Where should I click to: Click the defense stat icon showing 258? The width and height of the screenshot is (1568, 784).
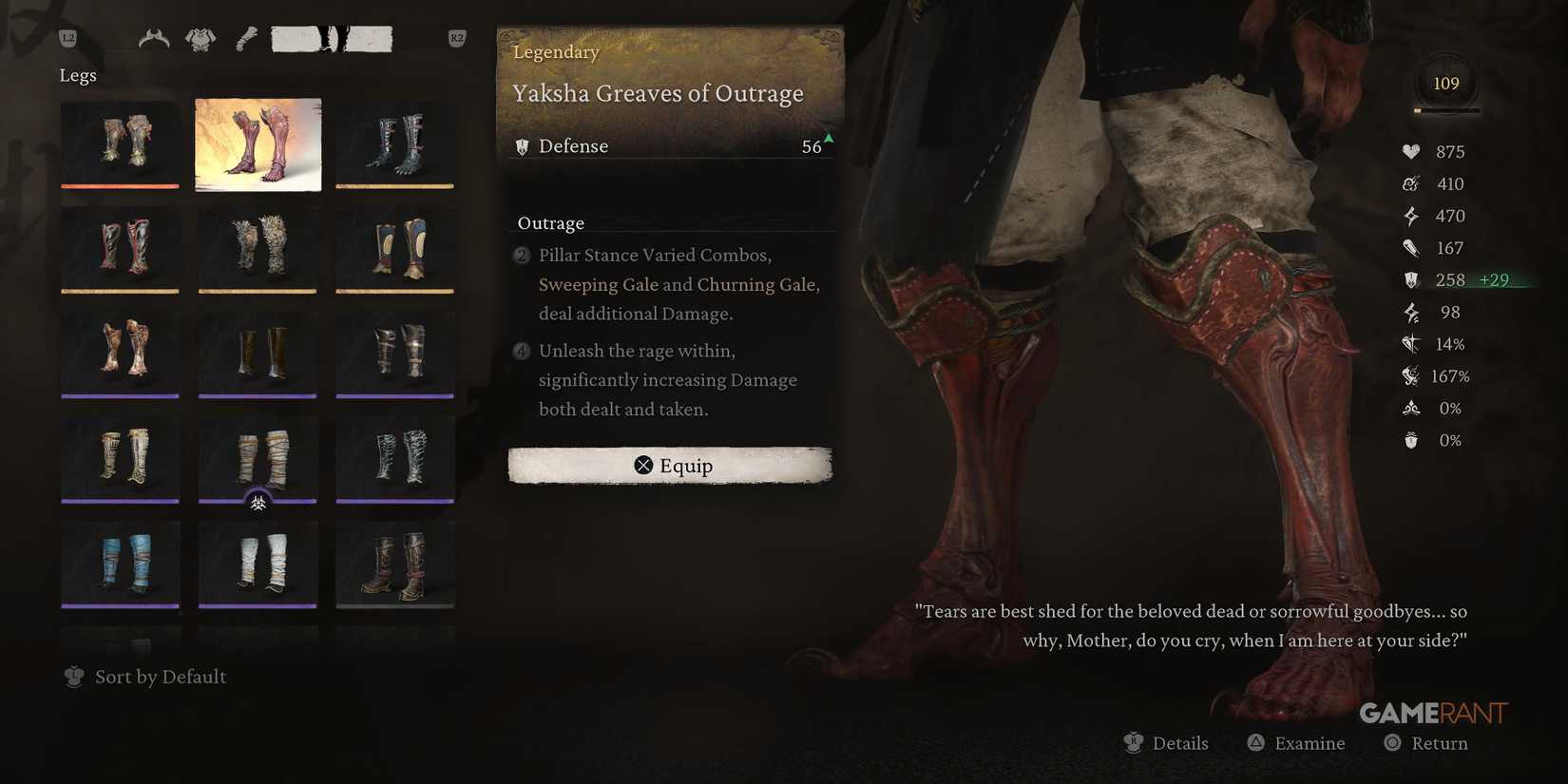click(x=1410, y=280)
